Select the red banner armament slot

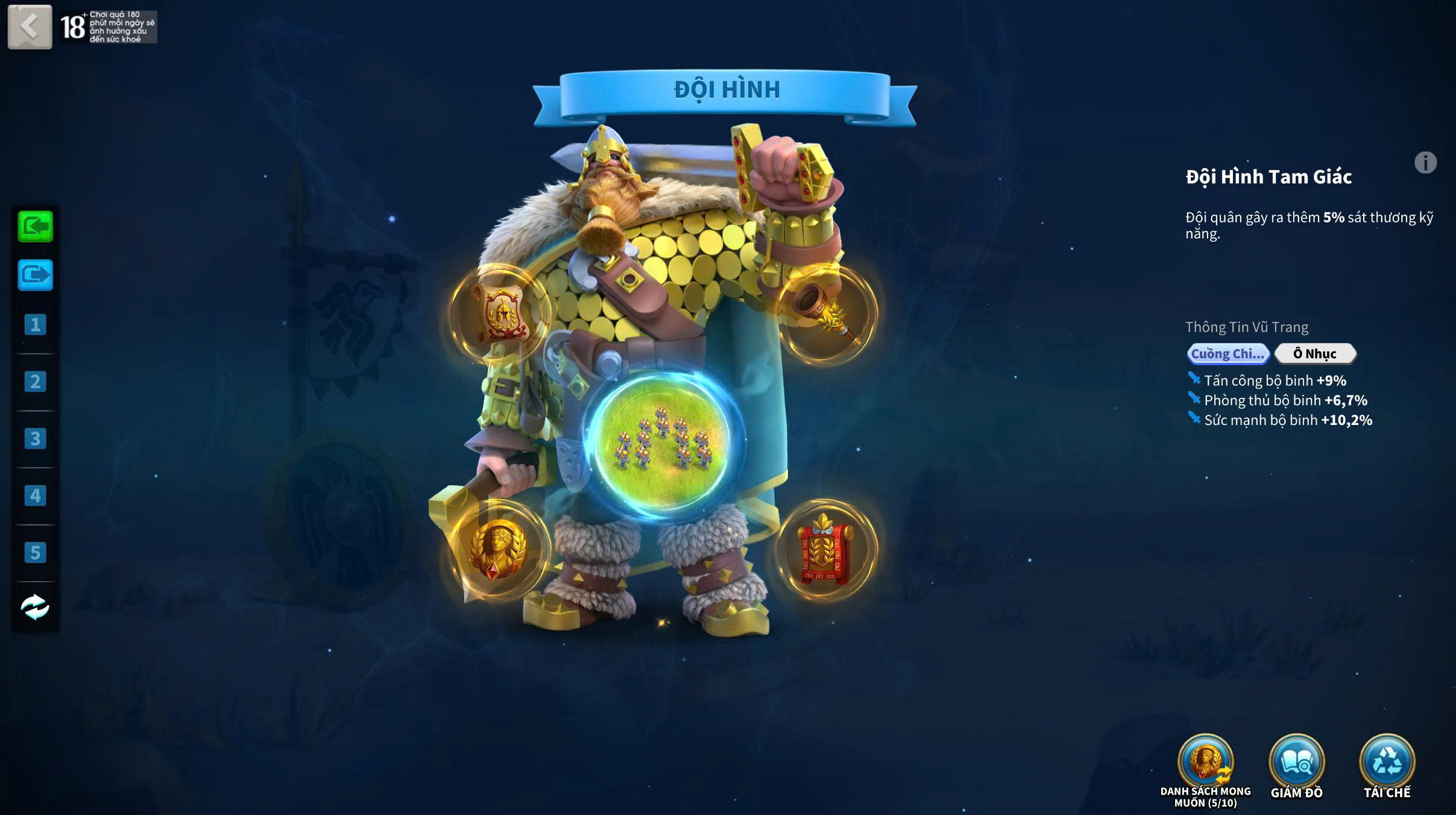[824, 549]
